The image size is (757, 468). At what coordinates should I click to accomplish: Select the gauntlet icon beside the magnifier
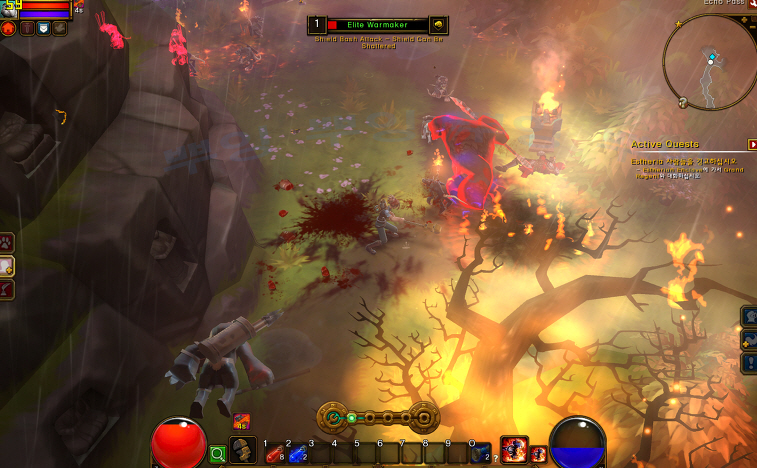[241, 451]
